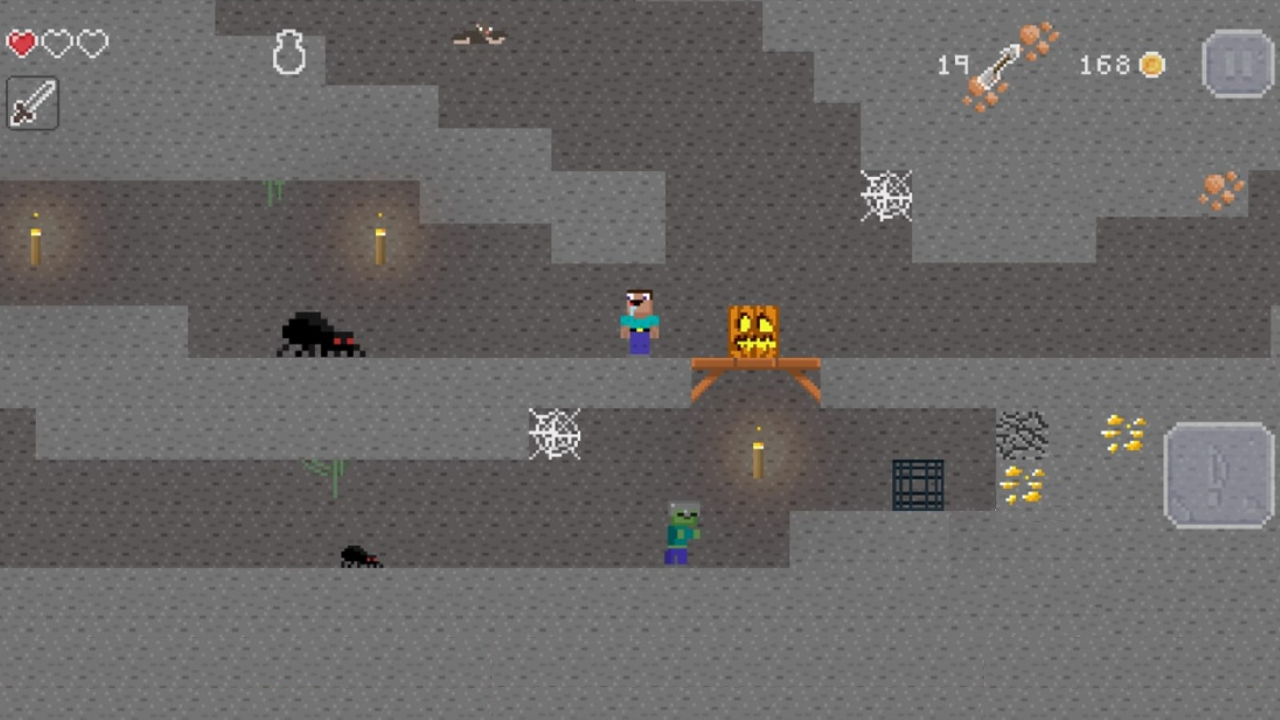The image size is (1280, 720).
Task: Tap the exclamation action button bottom-right
Action: (x=1218, y=473)
